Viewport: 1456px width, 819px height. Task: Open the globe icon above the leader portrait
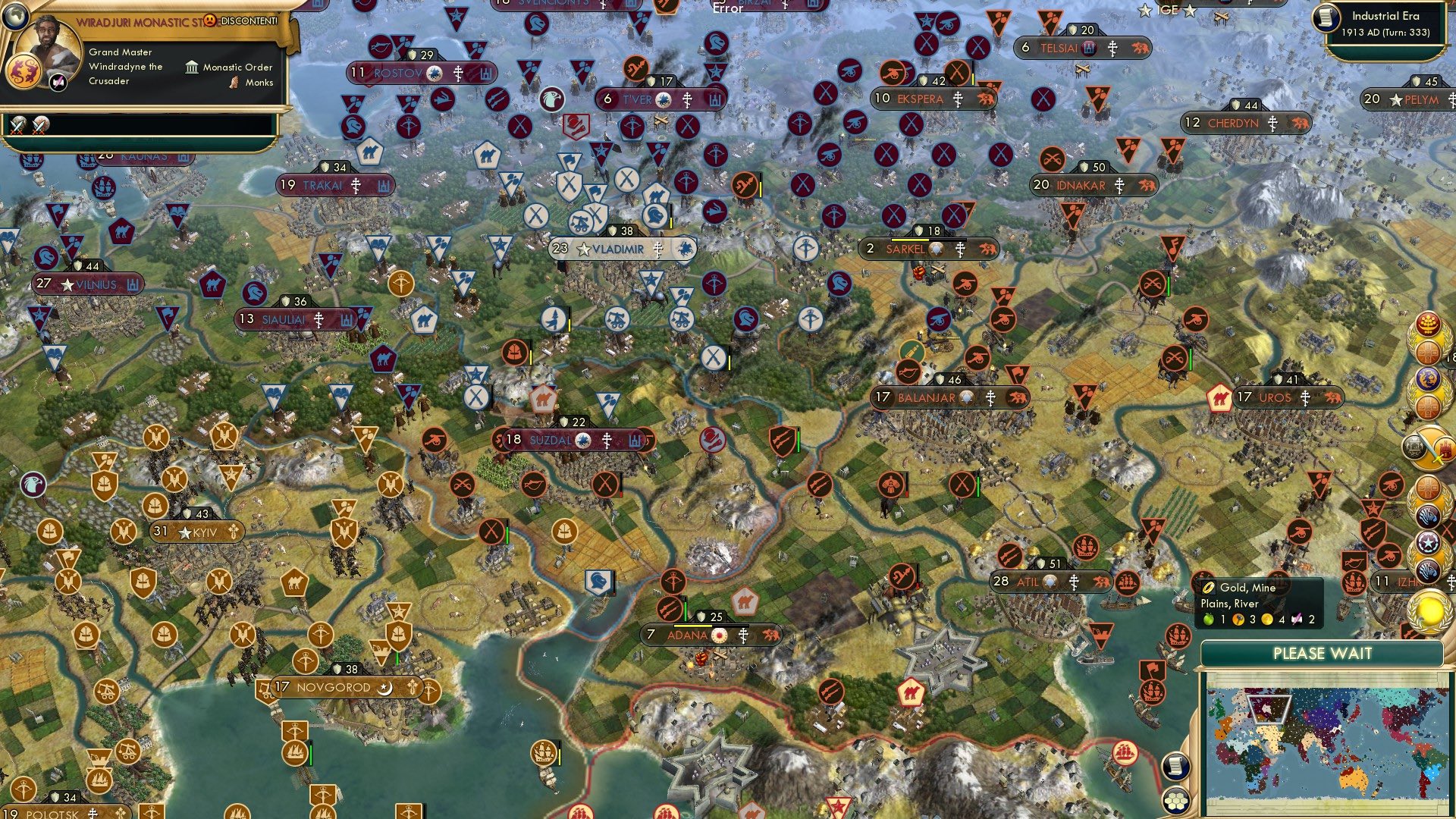pyautogui.click(x=15, y=17)
